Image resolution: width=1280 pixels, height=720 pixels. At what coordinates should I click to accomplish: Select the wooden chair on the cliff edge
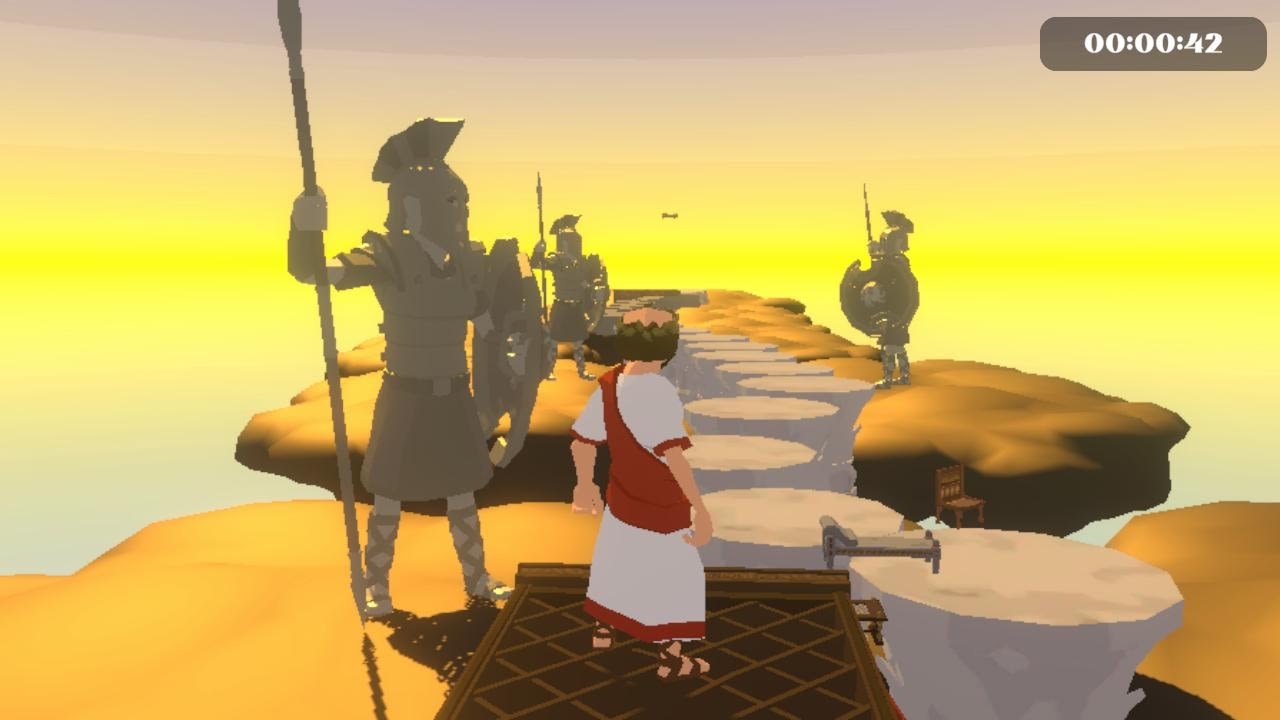coord(957,492)
